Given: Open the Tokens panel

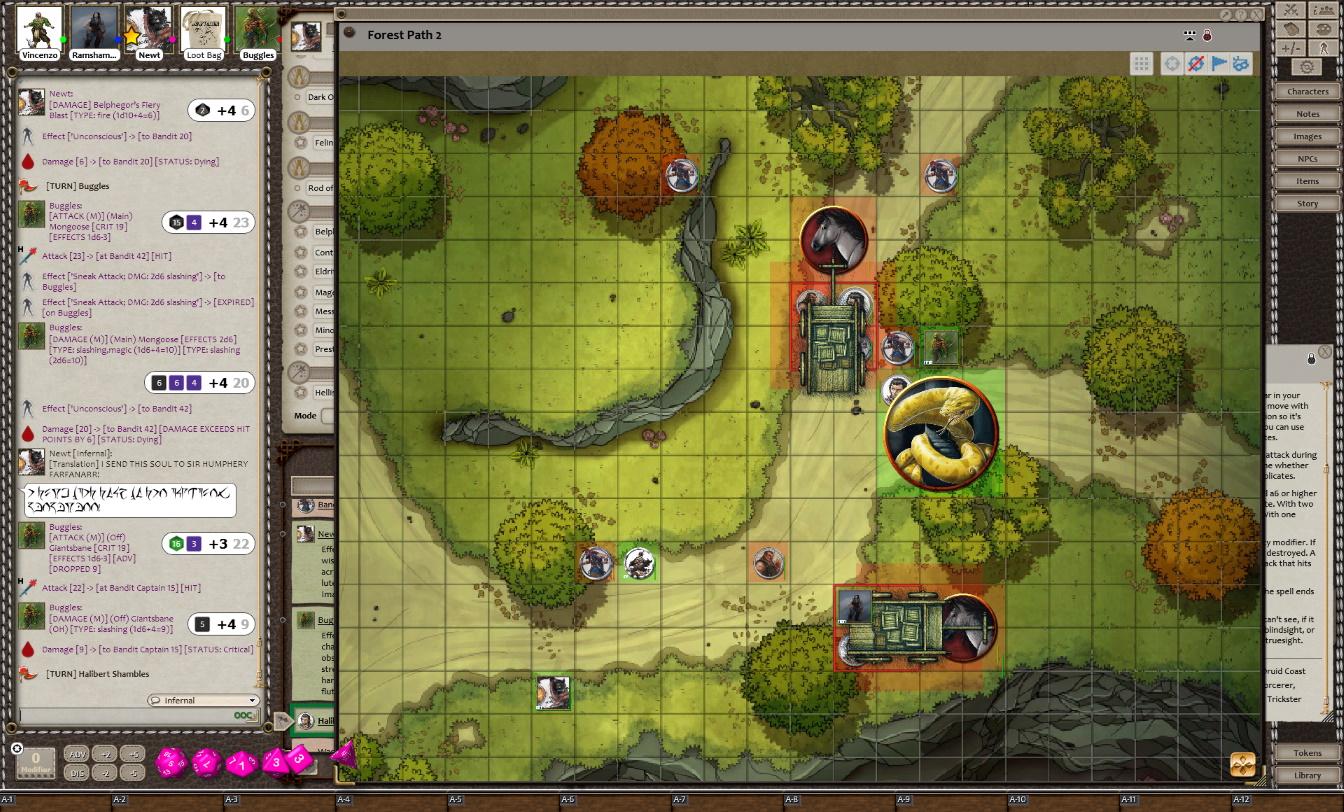Looking at the screenshot, I should tap(1307, 753).
